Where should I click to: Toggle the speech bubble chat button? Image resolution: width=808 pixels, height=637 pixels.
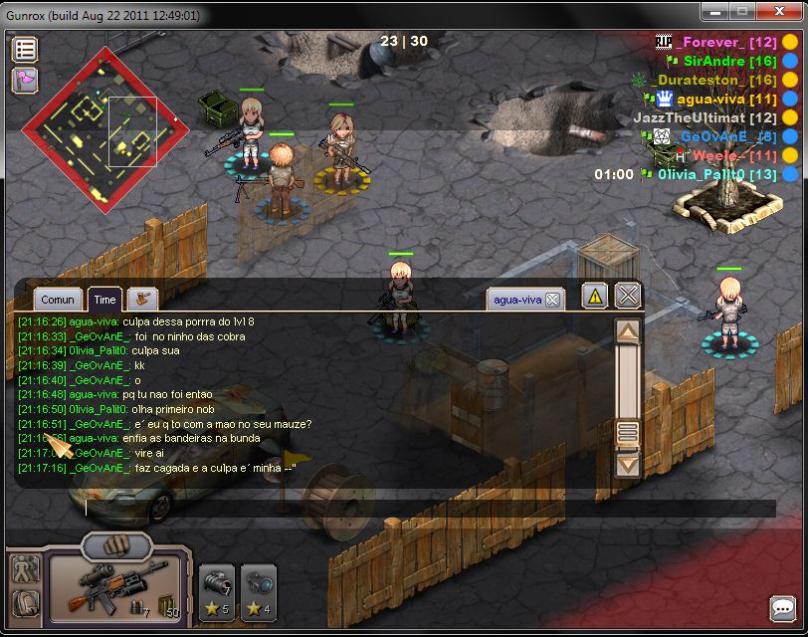pyautogui.click(x=781, y=608)
